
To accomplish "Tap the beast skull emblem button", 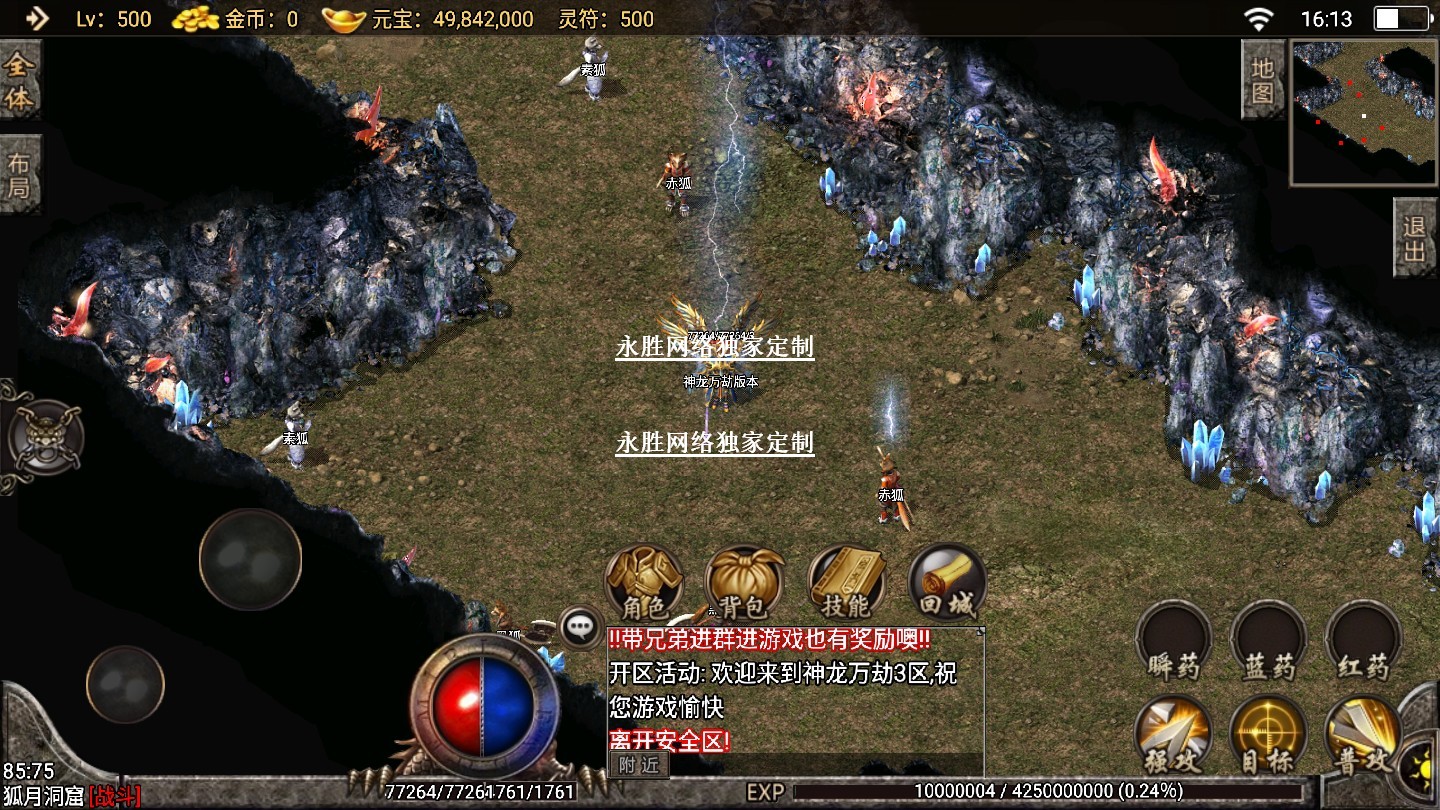I will [x=45, y=438].
